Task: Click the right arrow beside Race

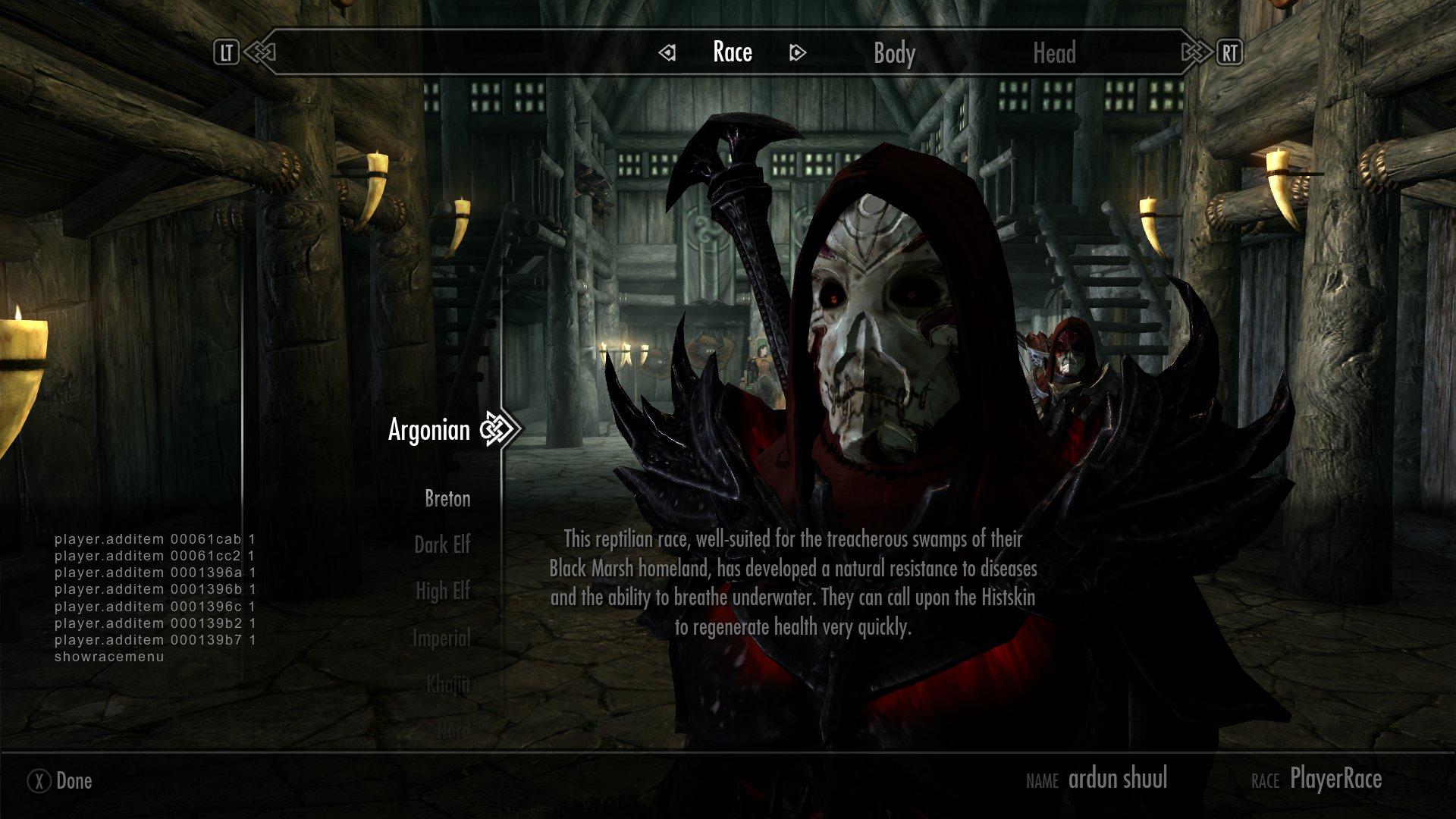Action: click(797, 53)
